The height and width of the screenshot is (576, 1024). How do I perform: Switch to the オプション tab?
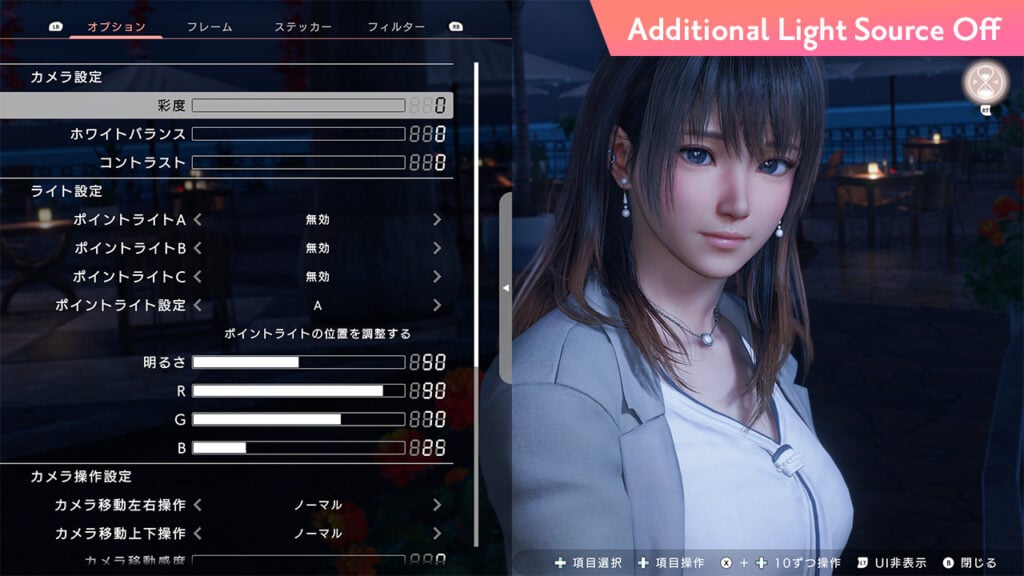(116, 27)
